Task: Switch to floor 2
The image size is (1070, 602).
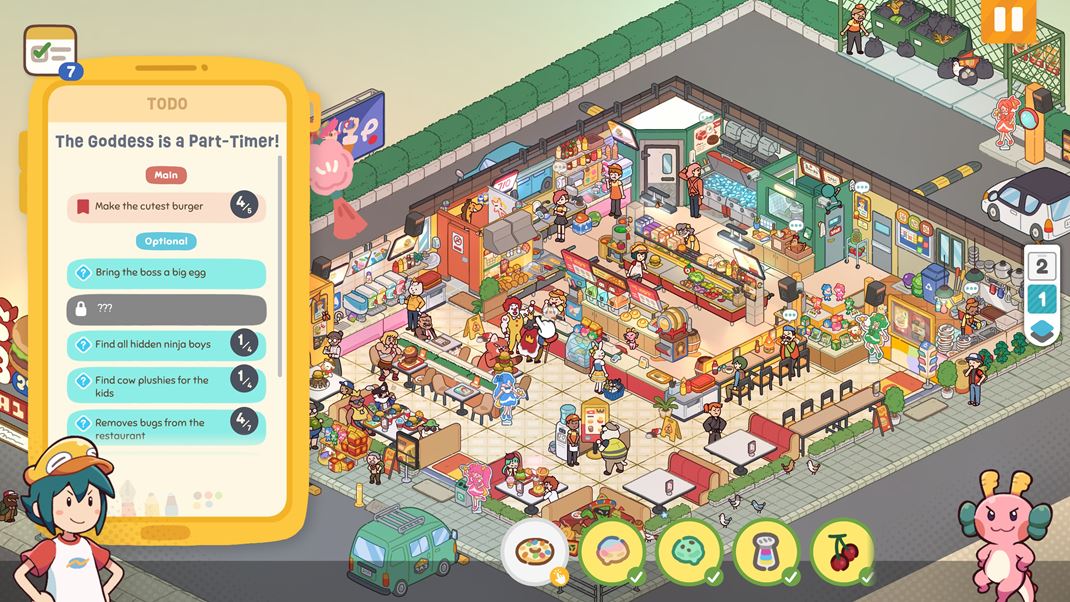Action: pyautogui.click(x=1042, y=266)
